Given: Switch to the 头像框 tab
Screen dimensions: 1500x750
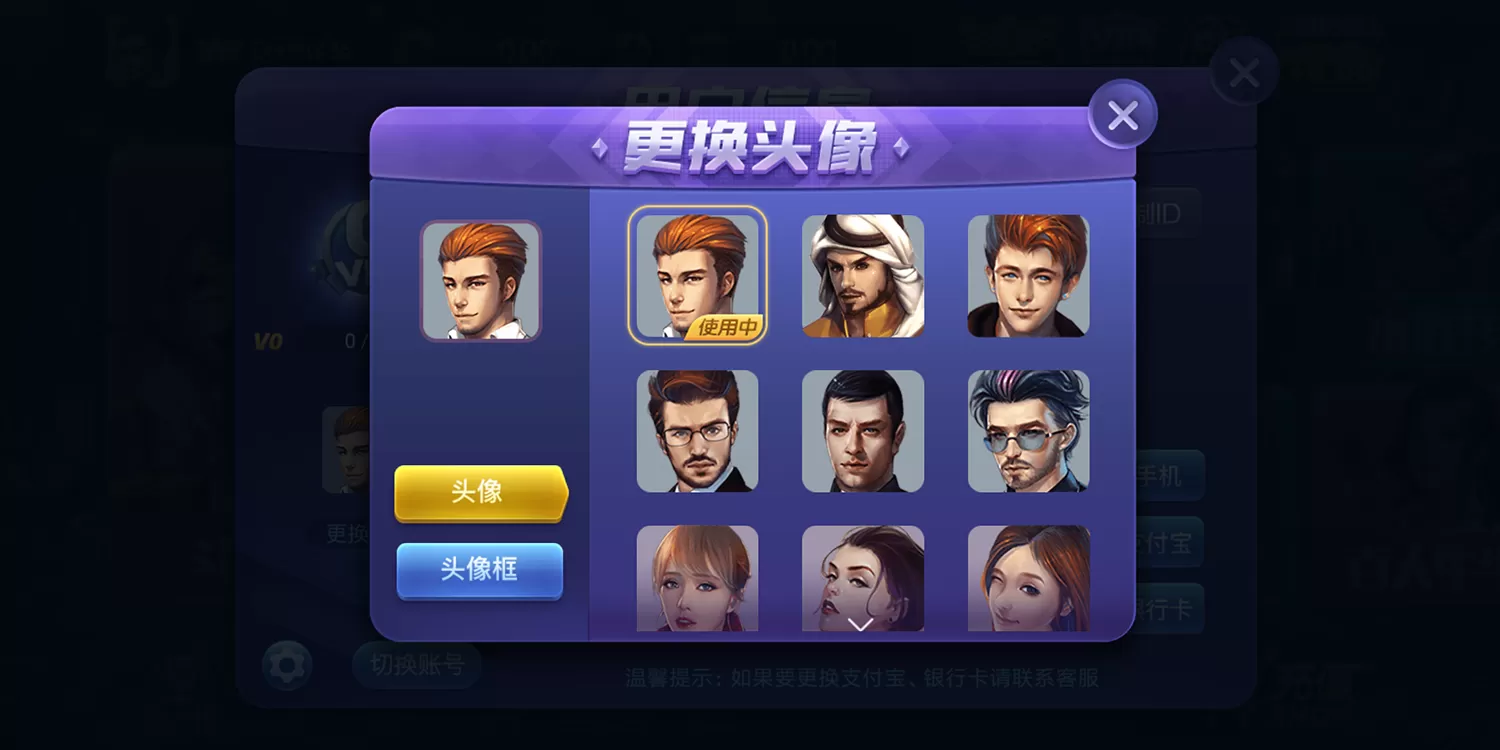Looking at the screenshot, I should [x=480, y=570].
